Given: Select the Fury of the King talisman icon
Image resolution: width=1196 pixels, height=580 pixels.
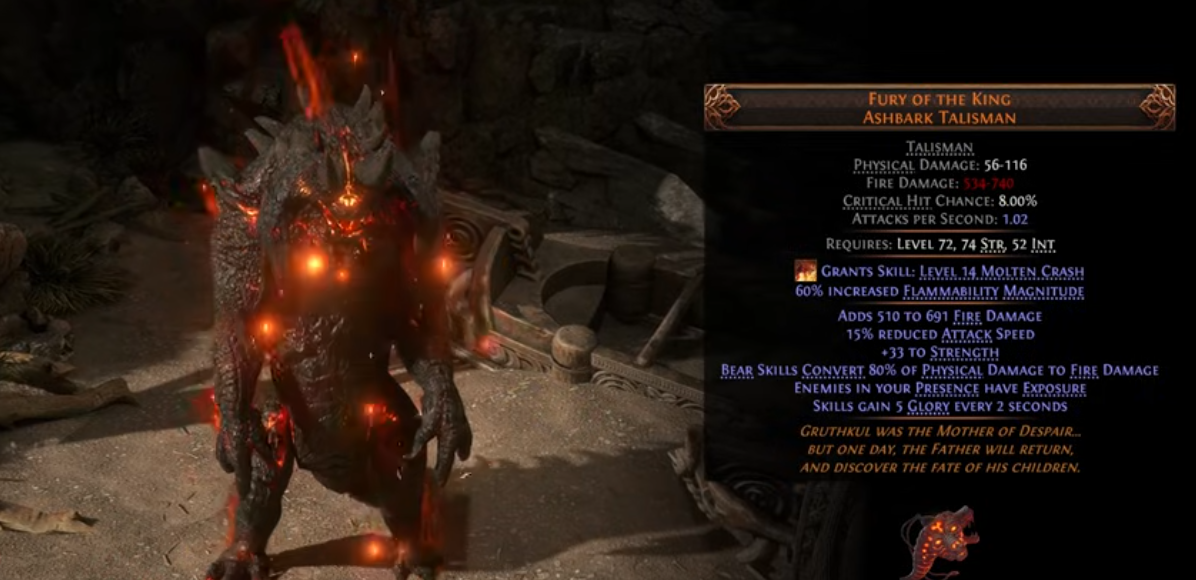Looking at the screenshot, I should coord(938,541).
